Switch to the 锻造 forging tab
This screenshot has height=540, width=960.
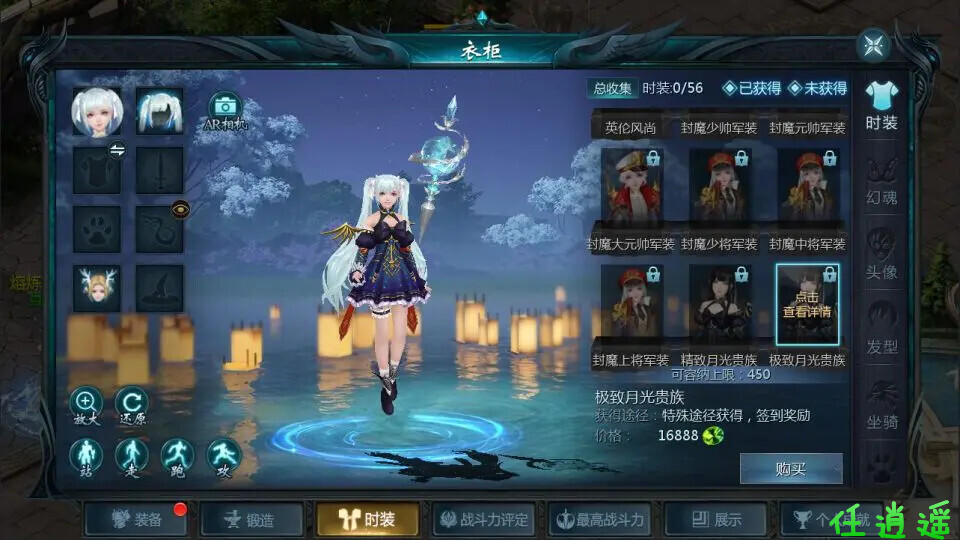tap(252, 519)
